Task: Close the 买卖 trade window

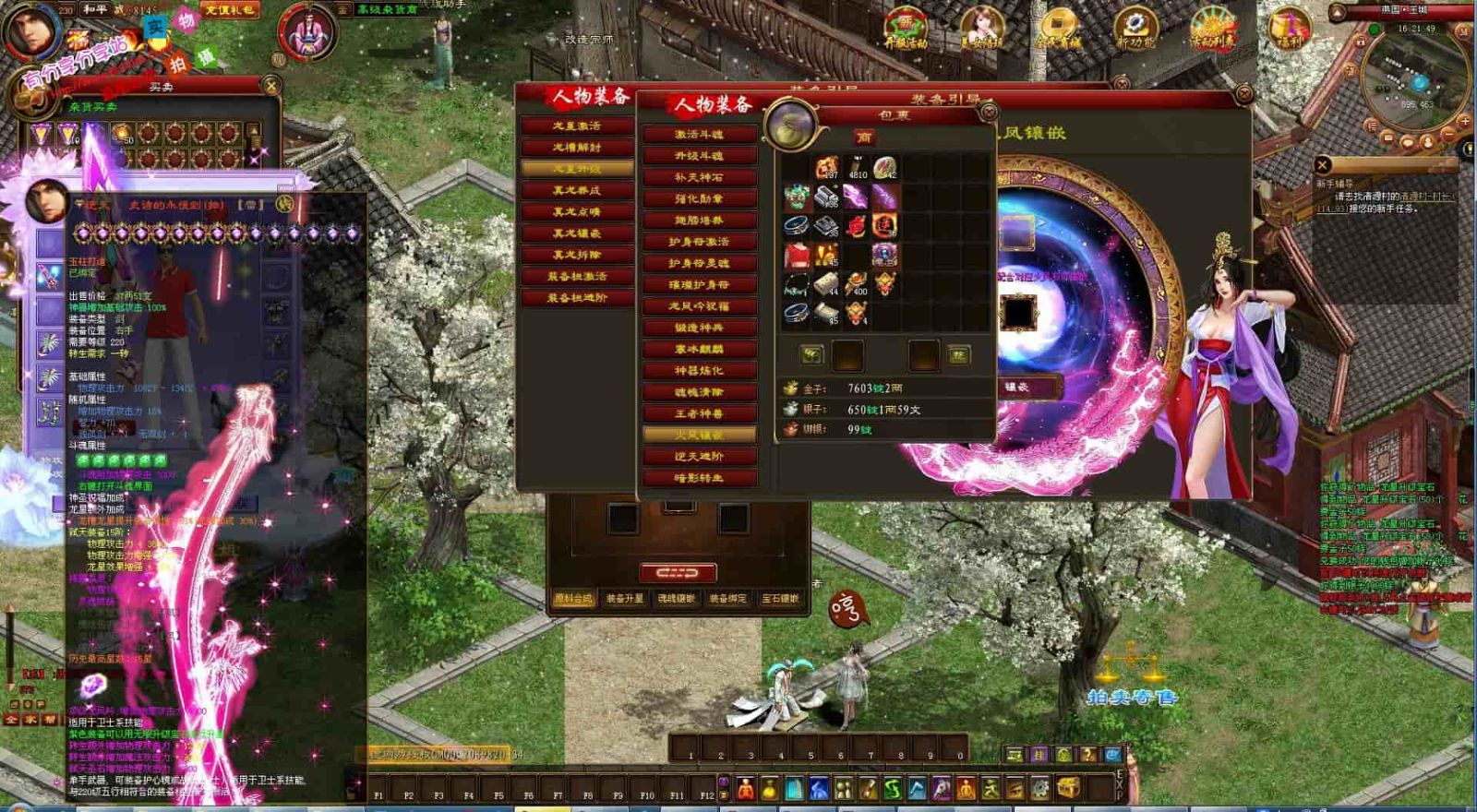Action: coord(271,86)
